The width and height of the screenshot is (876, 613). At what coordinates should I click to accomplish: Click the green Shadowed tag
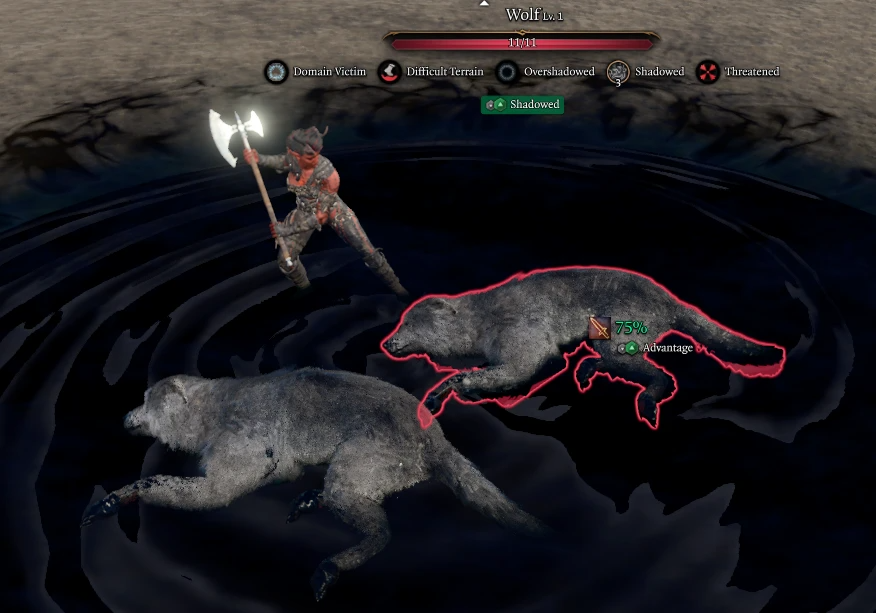click(x=523, y=104)
